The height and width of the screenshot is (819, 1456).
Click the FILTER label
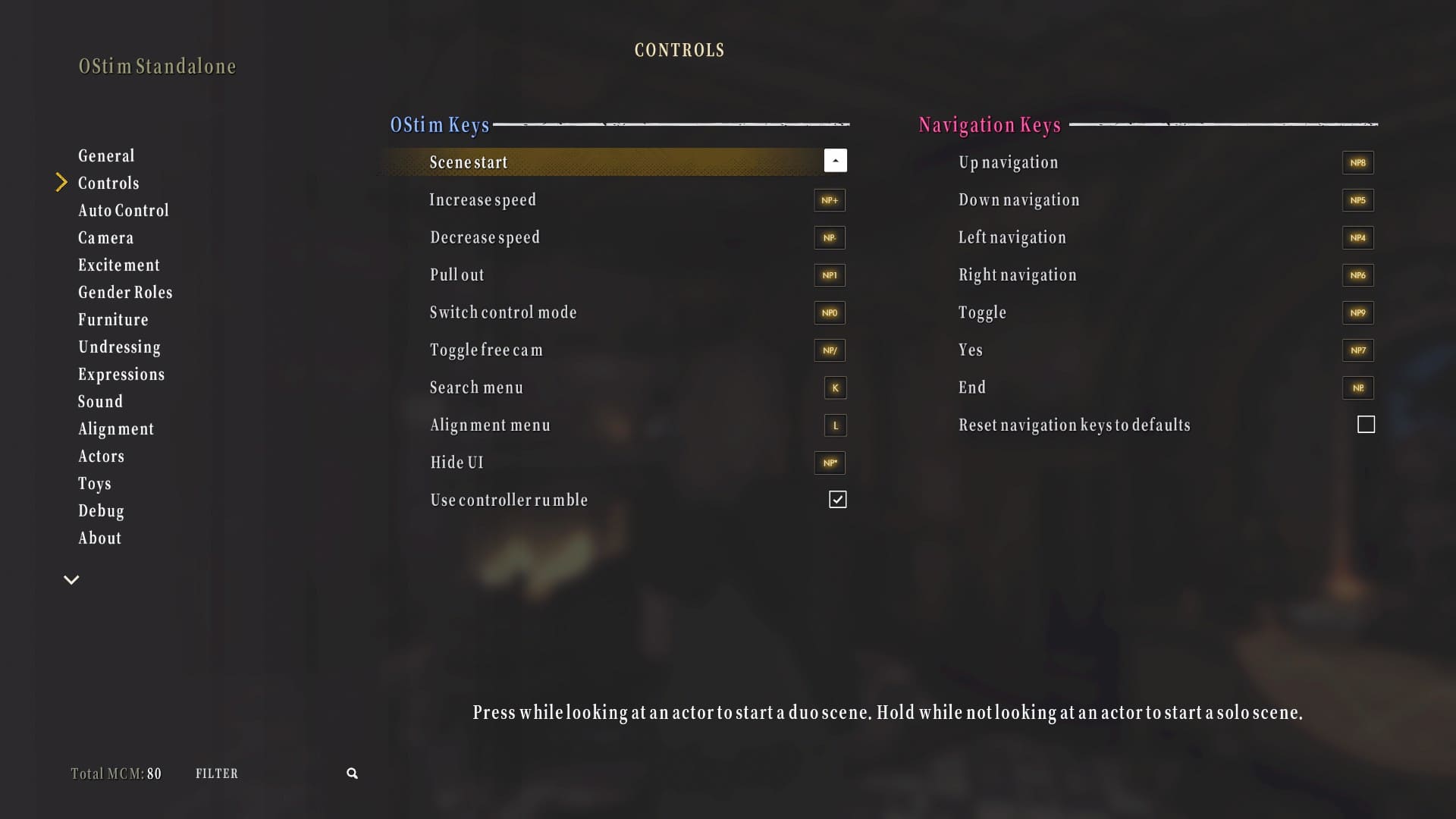click(x=217, y=773)
